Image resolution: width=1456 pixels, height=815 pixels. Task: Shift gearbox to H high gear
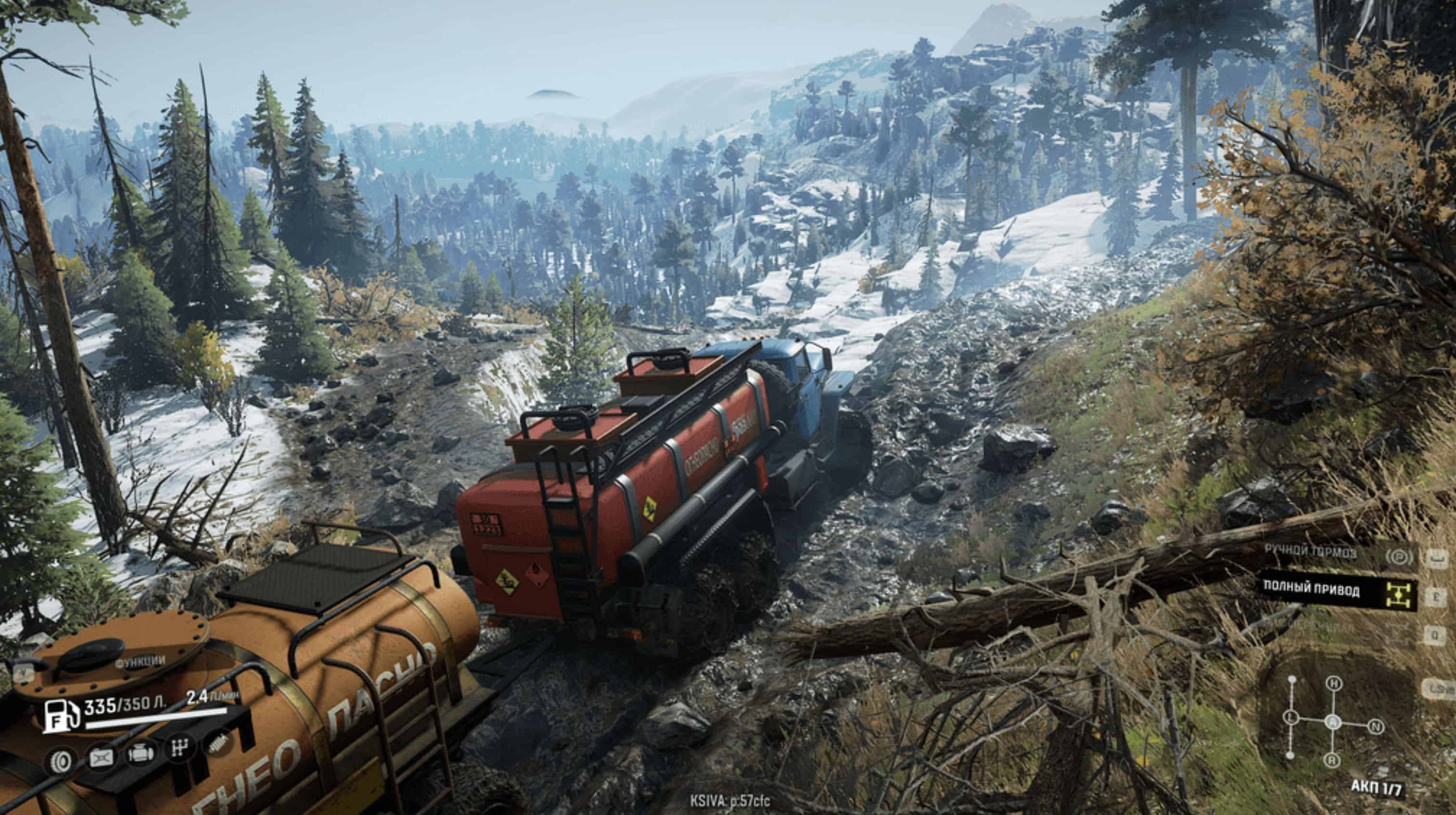(1334, 683)
